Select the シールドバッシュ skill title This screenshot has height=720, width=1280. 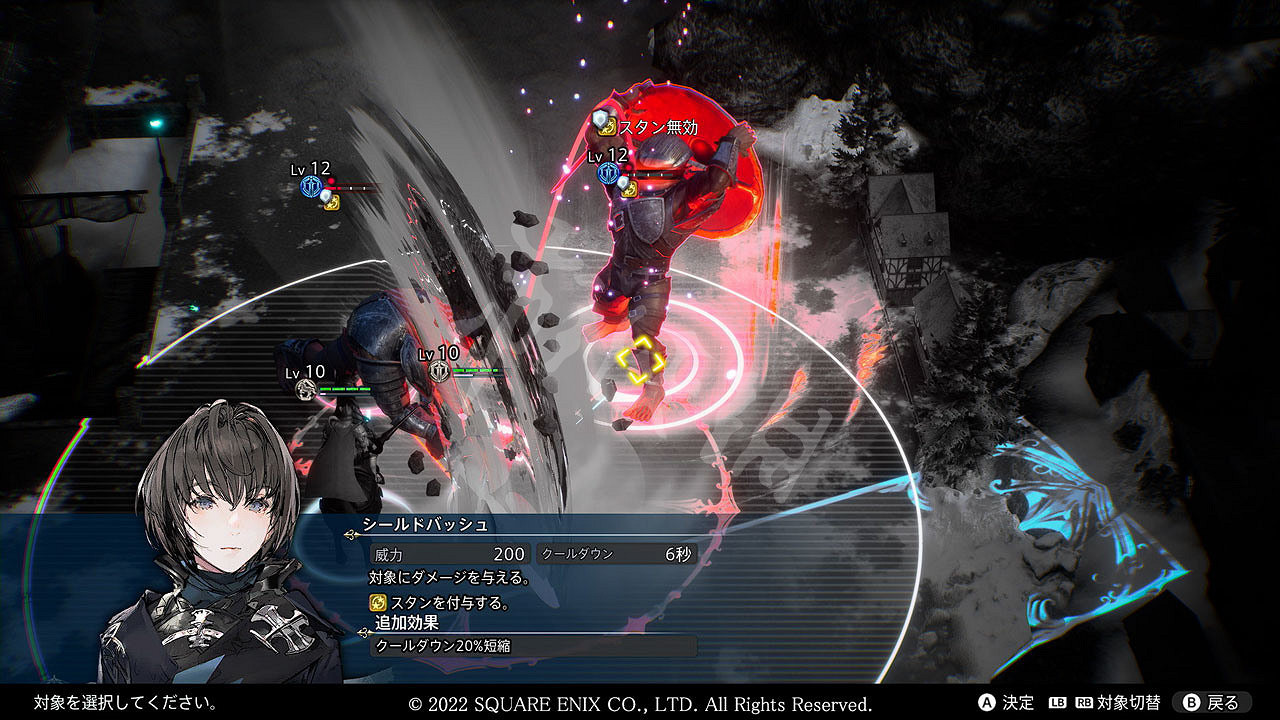point(425,525)
